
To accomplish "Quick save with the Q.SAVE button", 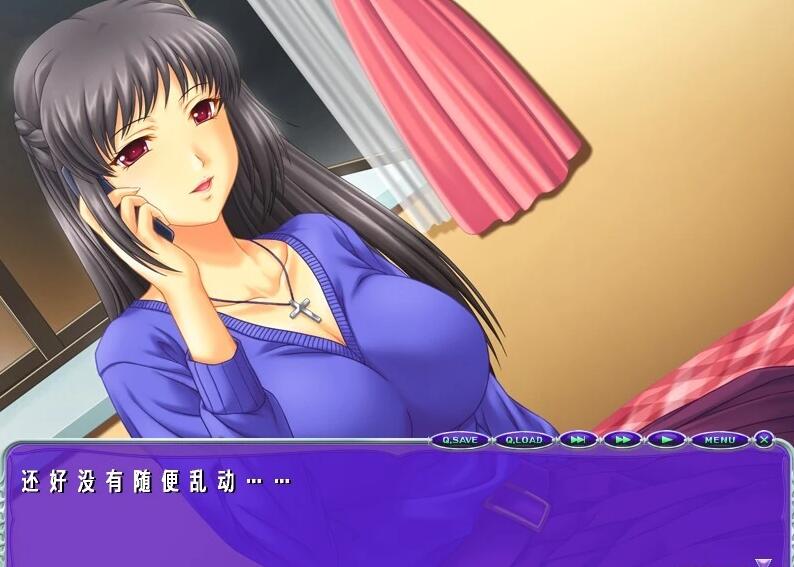I will tap(460, 440).
